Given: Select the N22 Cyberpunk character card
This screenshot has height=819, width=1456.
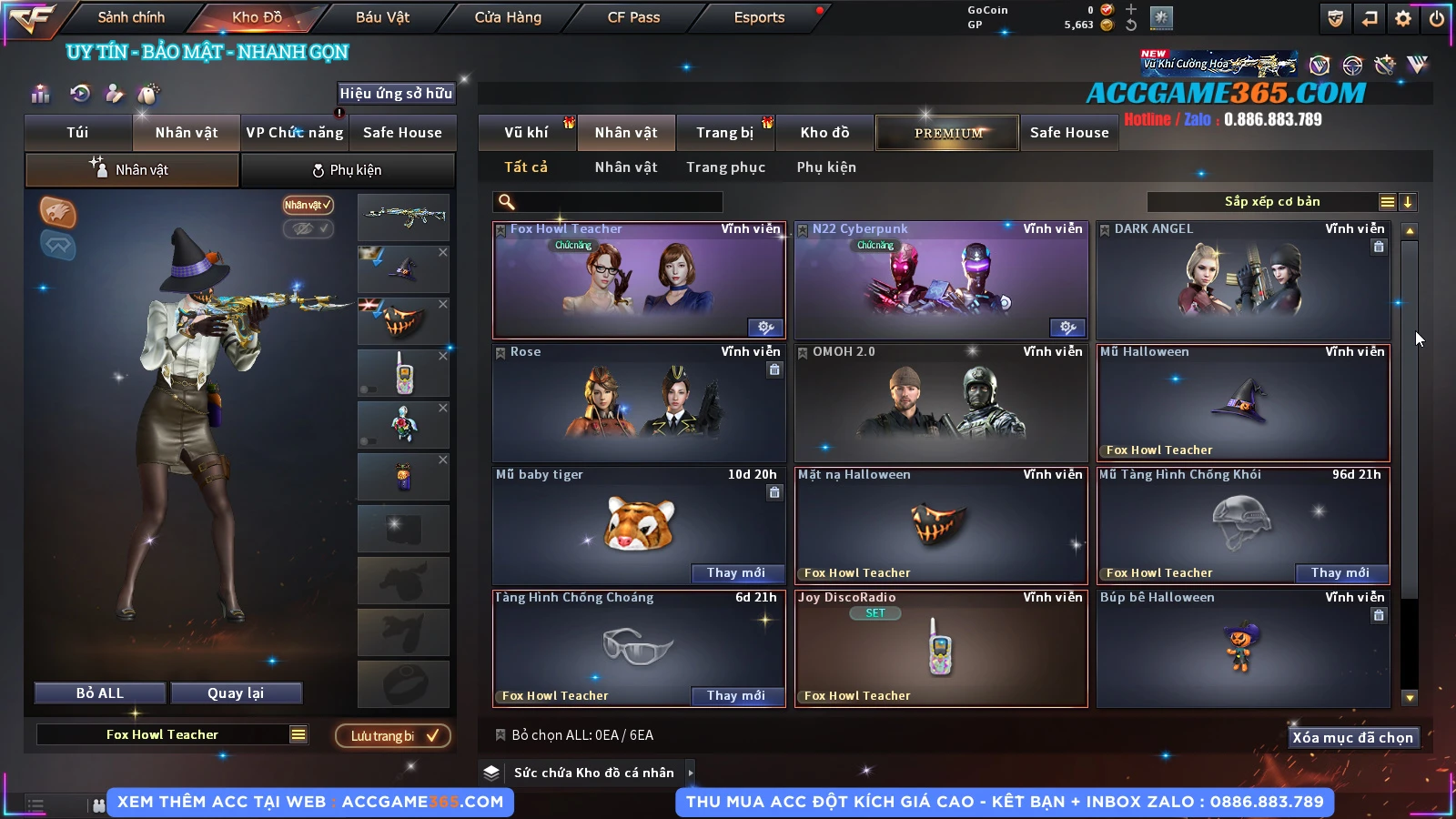Looking at the screenshot, I should [x=941, y=280].
